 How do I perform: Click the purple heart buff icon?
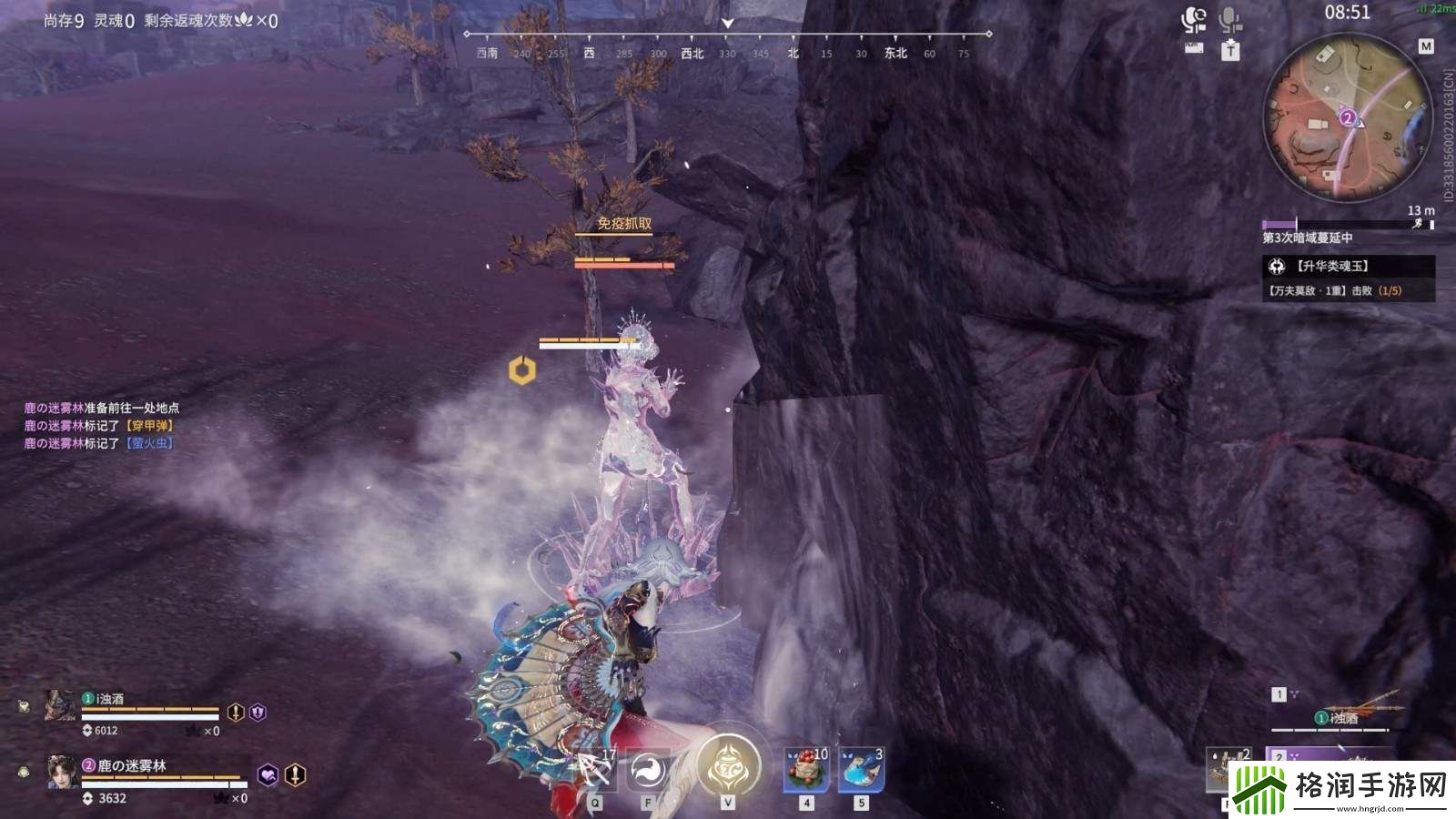coord(268,774)
